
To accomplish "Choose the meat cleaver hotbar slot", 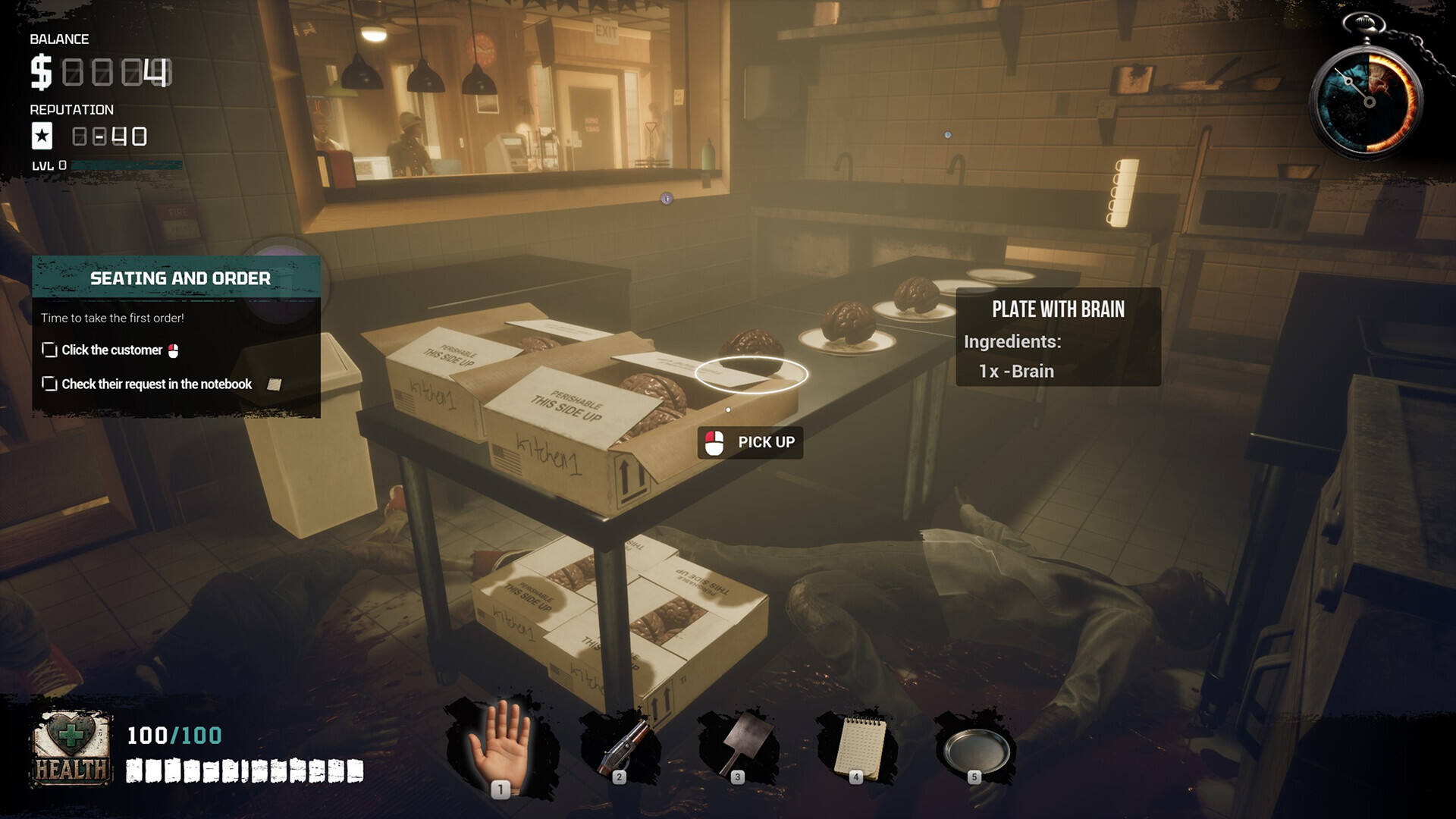I will pyautogui.click(x=738, y=745).
